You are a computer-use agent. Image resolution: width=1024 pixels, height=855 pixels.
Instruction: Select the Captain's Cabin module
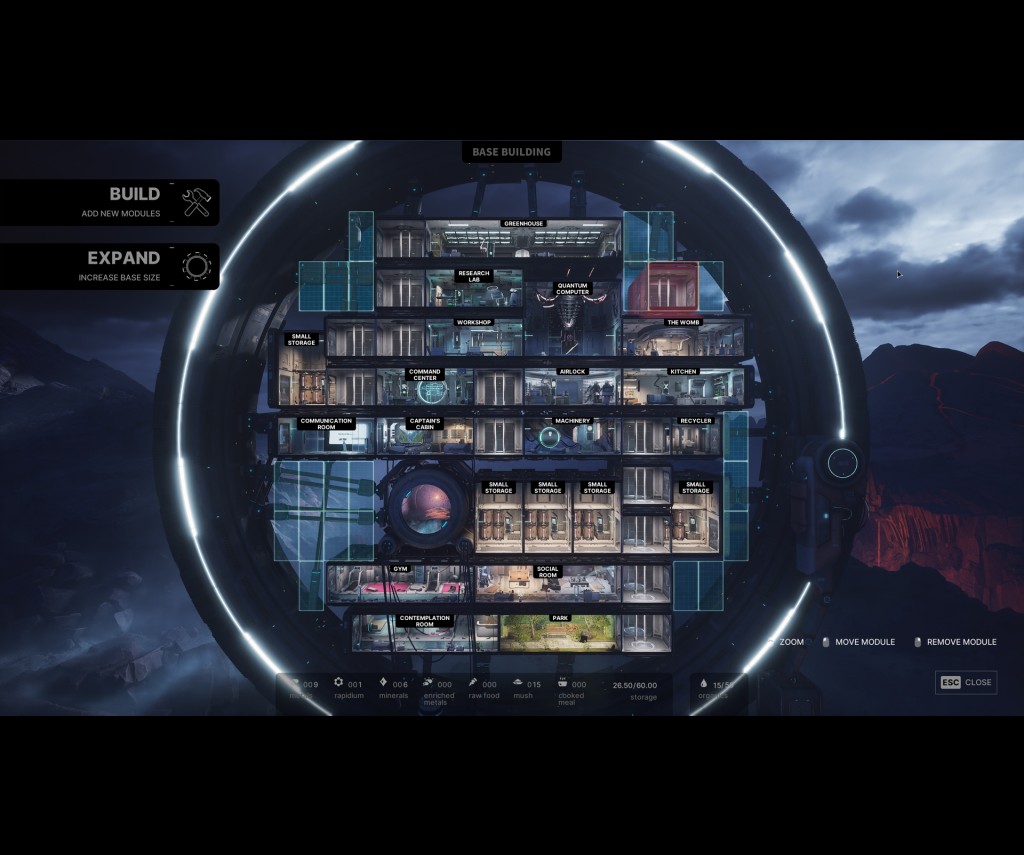[x=425, y=435]
